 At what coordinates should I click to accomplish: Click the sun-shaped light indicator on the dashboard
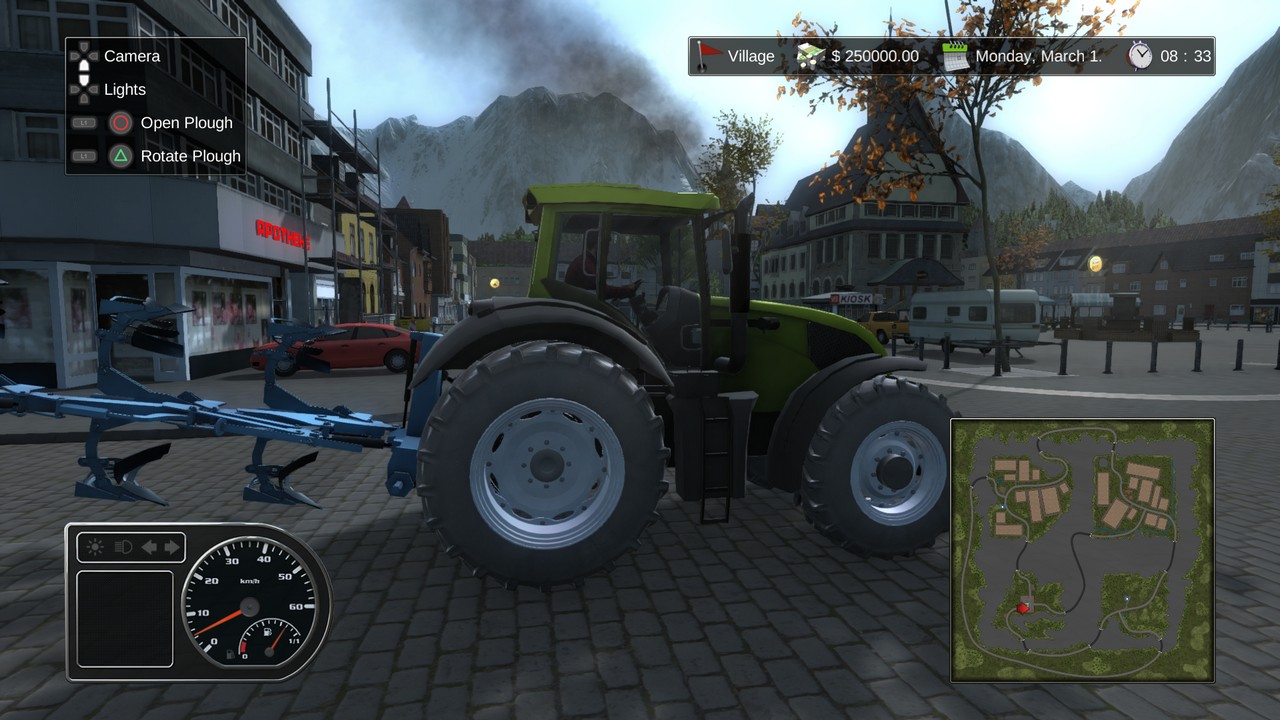tap(96, 547)
